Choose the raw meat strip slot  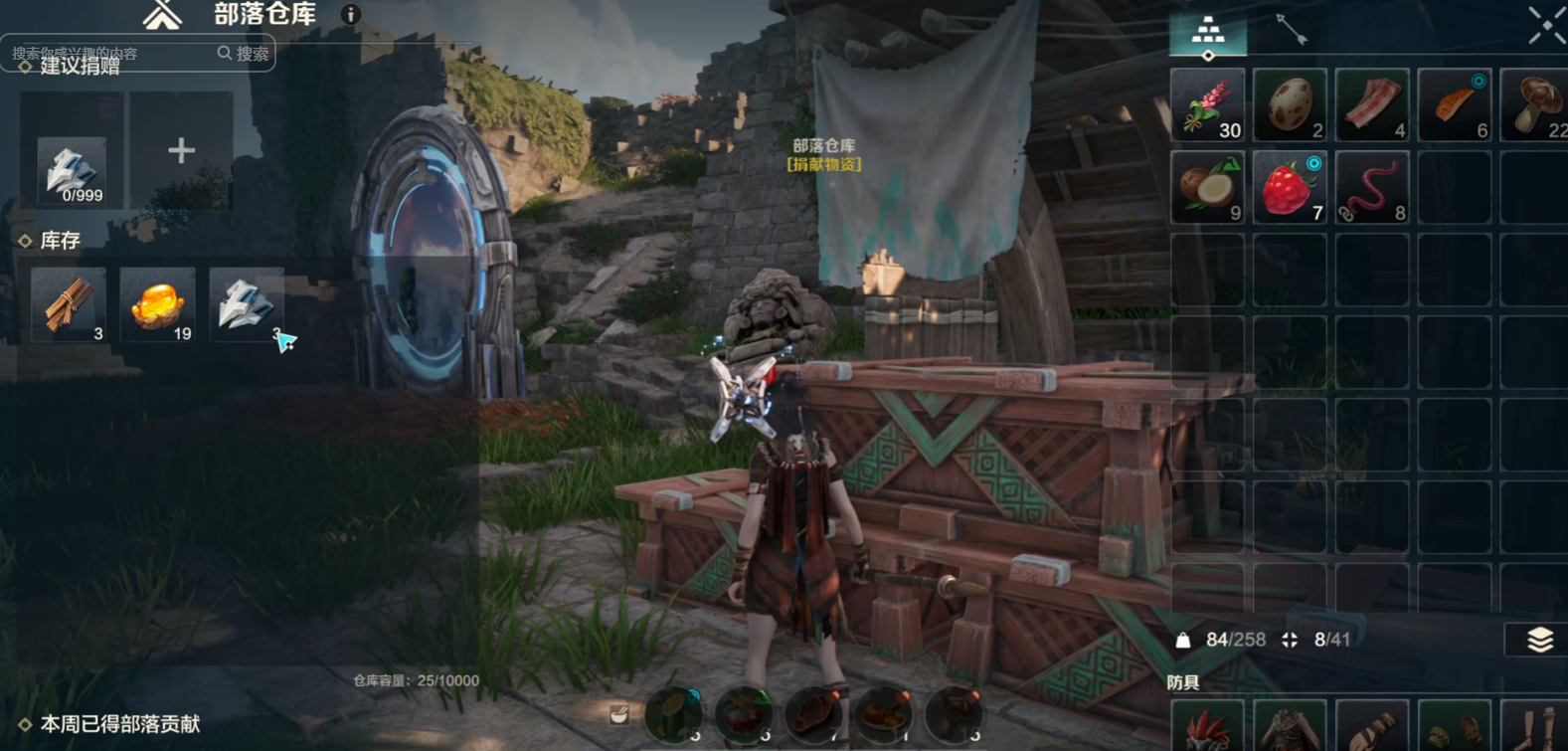click(x=1372, y=104)
